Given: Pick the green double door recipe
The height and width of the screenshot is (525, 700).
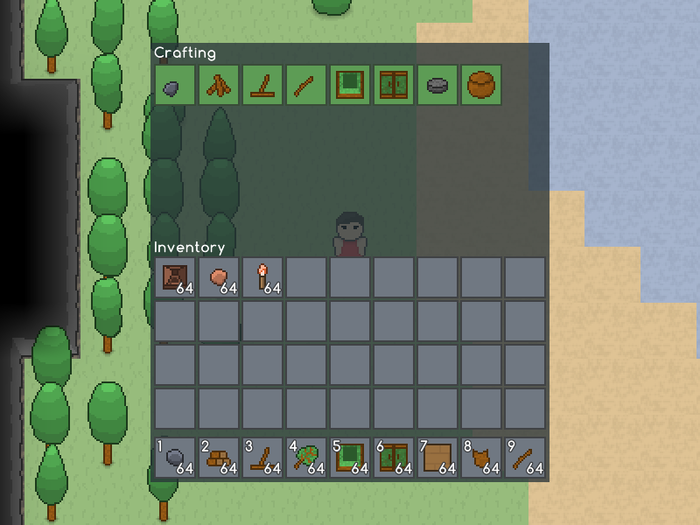Looking at the screenshot, I should (x=393, y=86).
